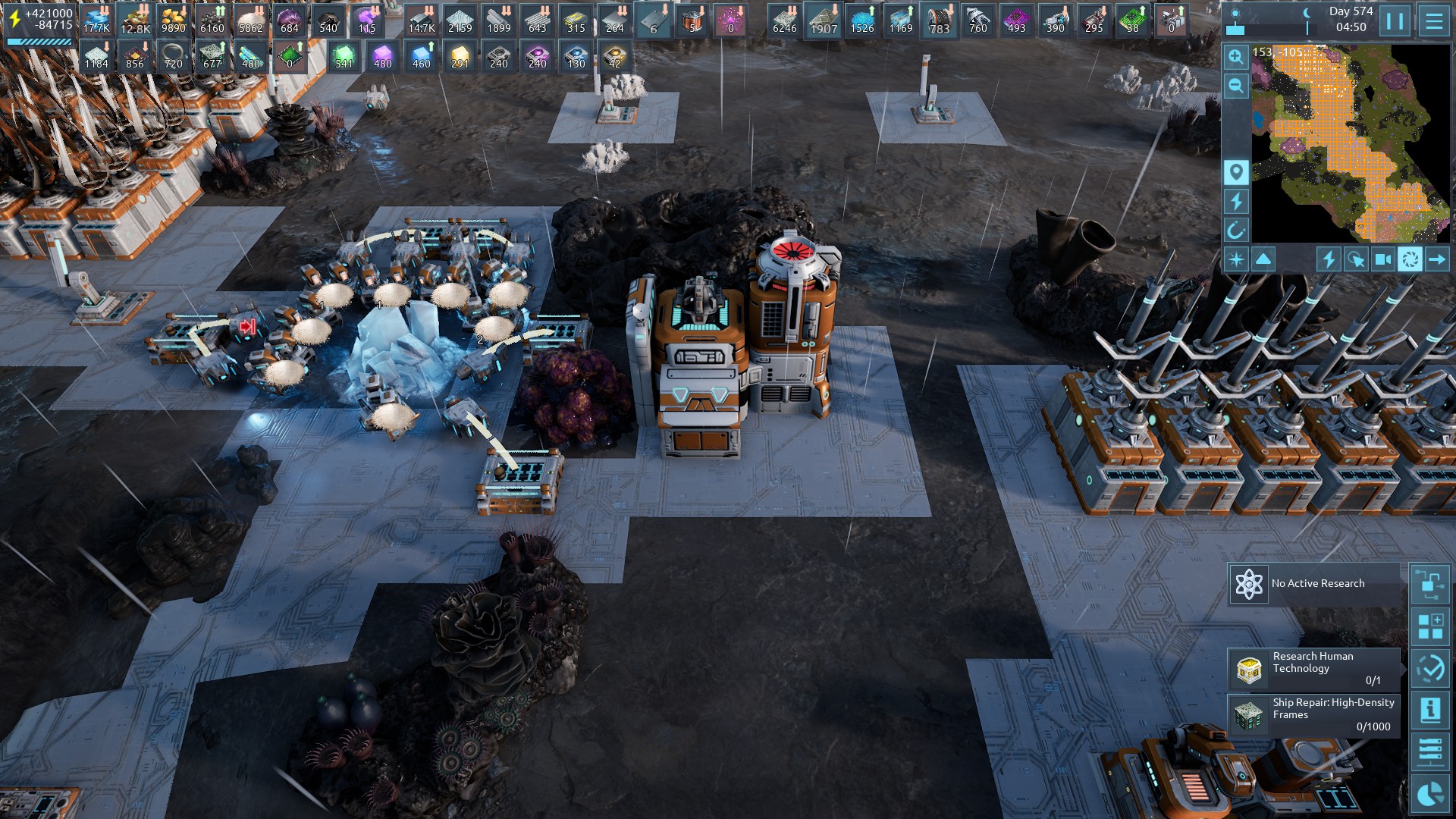
Task: Click the video camera button below minimap
Action: point(1383,259)
